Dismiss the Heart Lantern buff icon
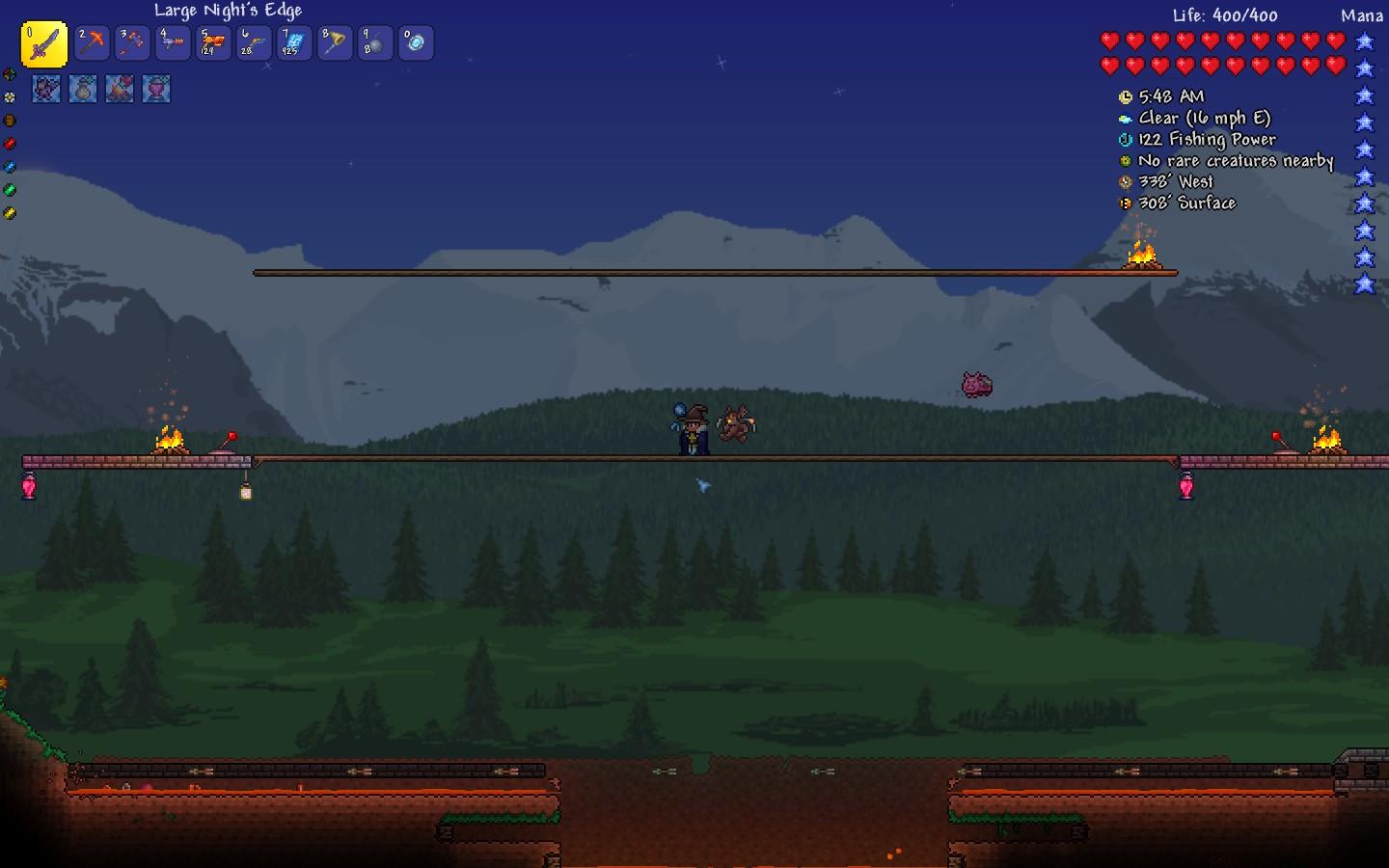This screenshot has height=868, width=1389. (x=155, y=89)
